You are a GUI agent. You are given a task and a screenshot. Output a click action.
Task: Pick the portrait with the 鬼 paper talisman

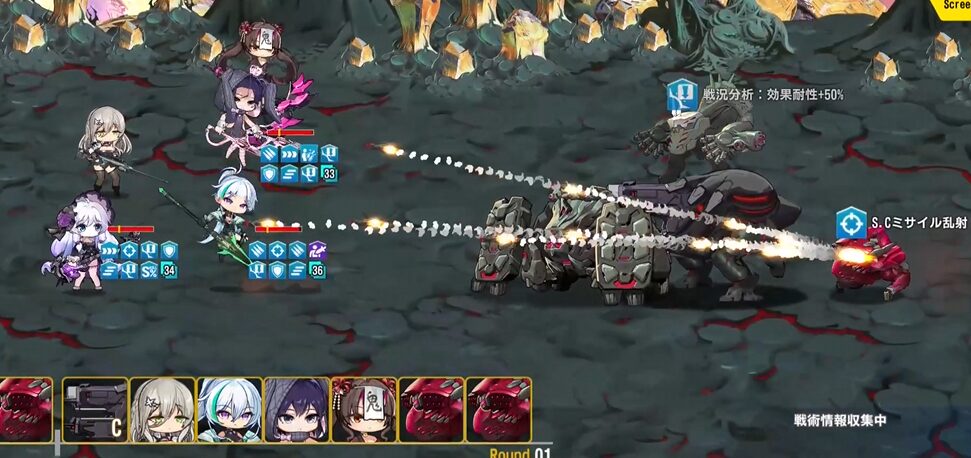pos(364,409)
